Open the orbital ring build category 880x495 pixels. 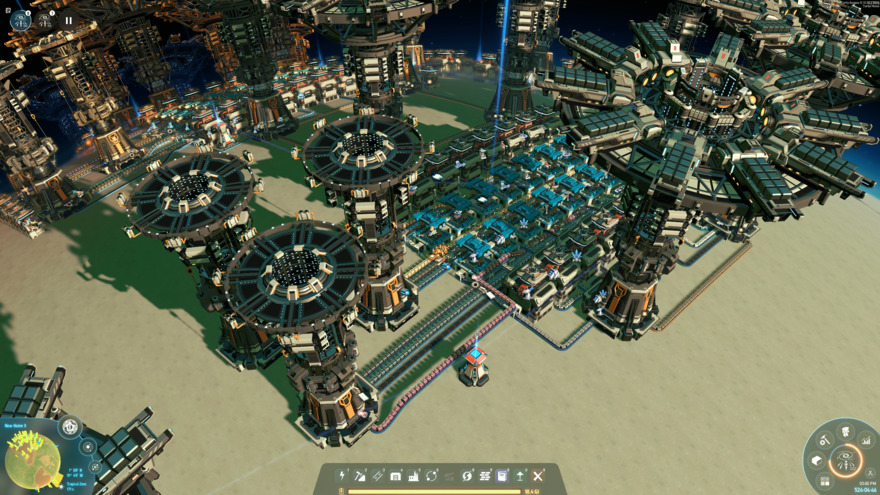[432, 476]
